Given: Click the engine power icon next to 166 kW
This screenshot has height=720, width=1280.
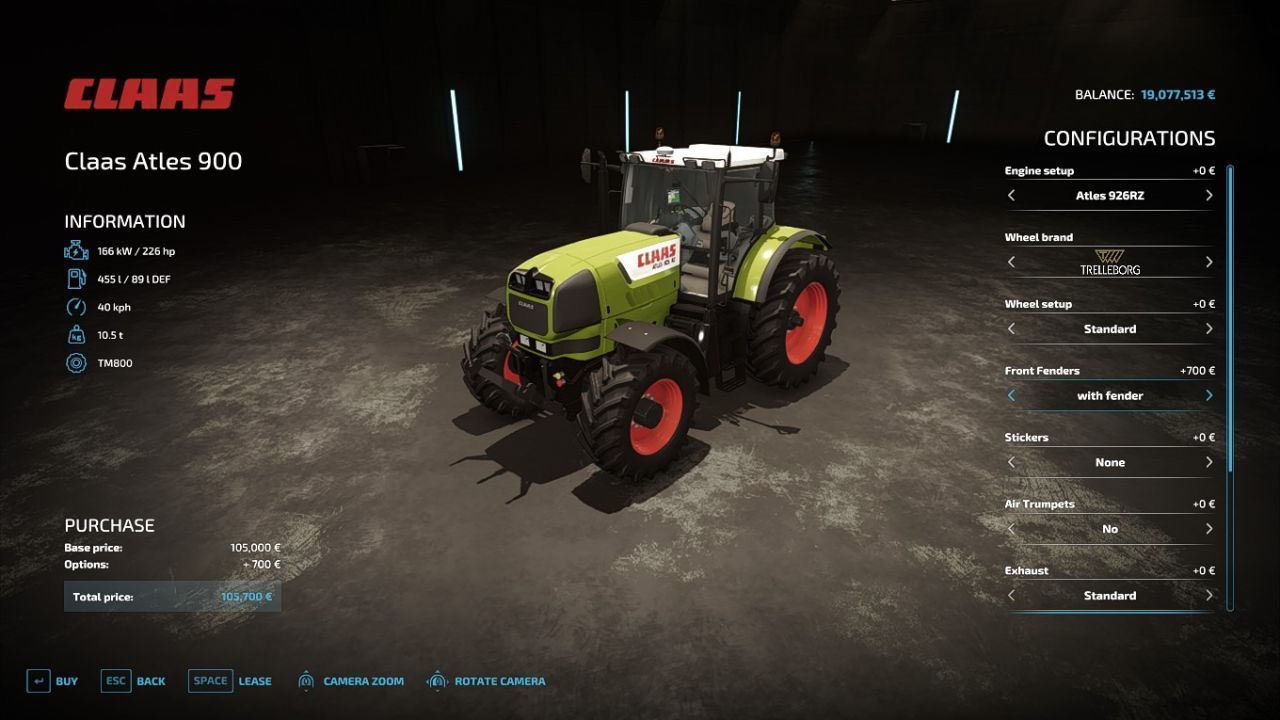Looking at the screenshot, I should (x=75, y=251).
